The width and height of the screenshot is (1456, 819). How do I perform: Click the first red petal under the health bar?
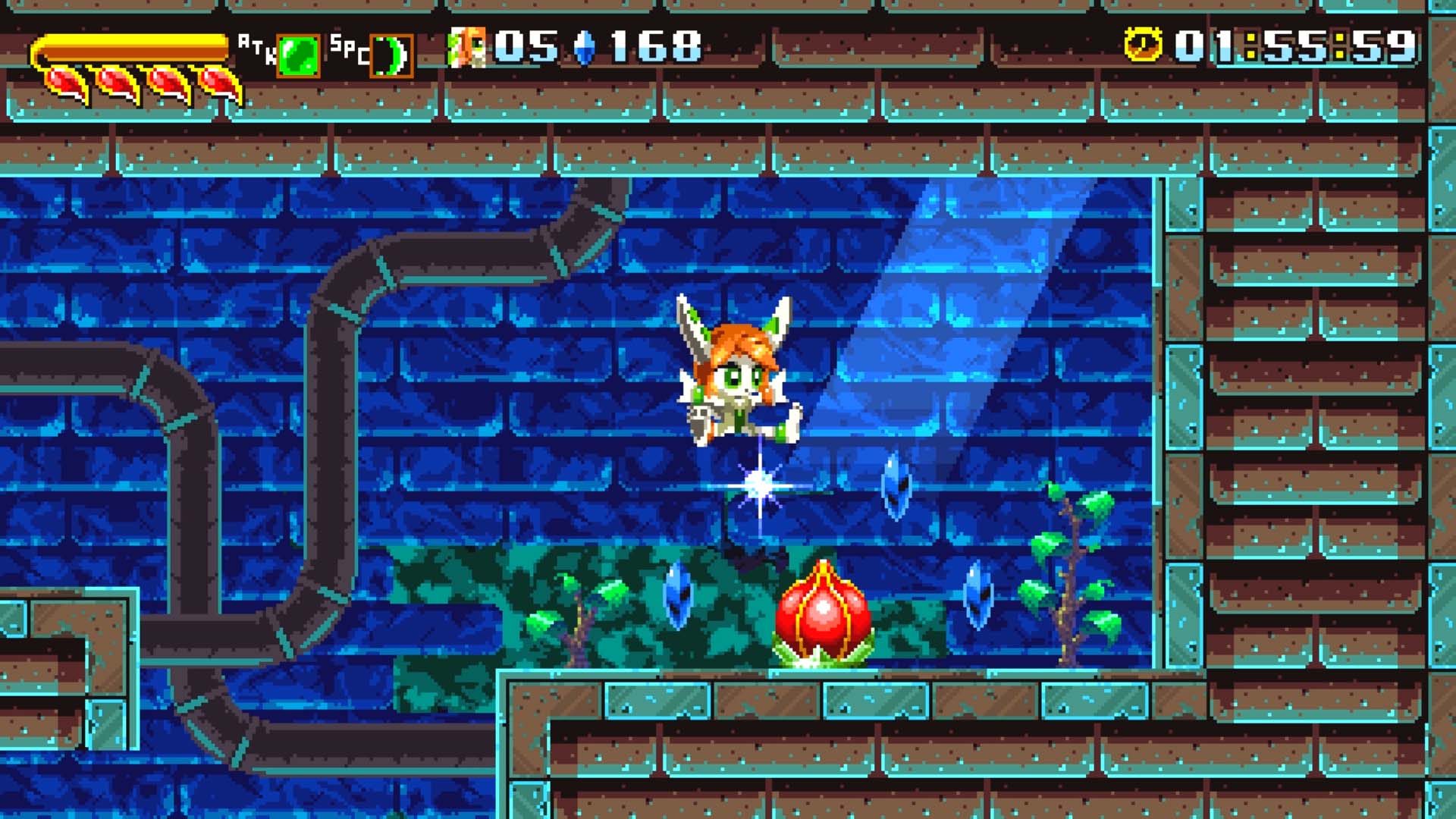pos(64,82)
